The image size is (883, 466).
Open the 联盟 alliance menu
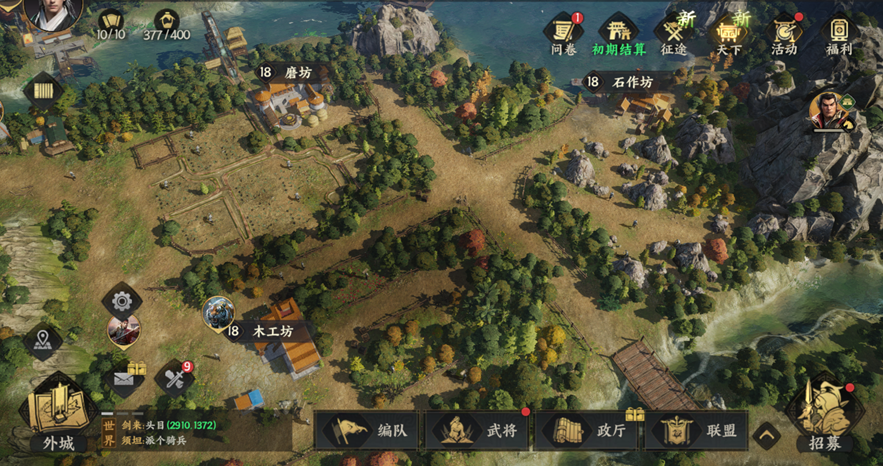pos(697,431)
